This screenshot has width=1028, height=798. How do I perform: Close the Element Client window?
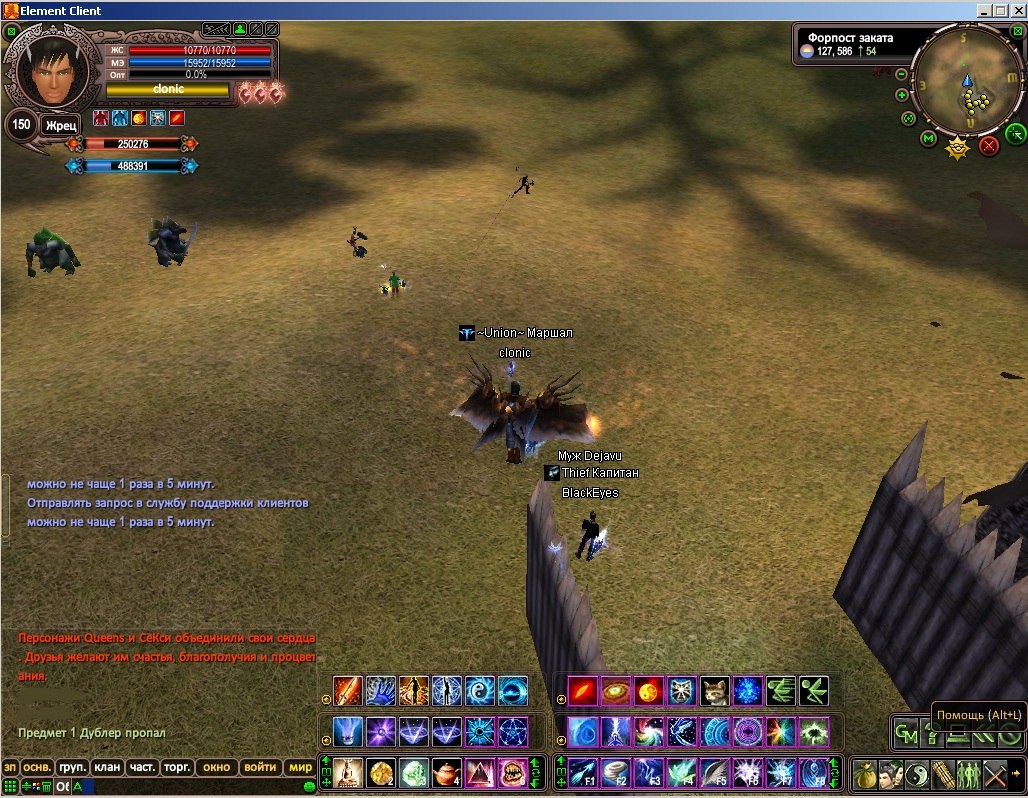[1017, 10]
